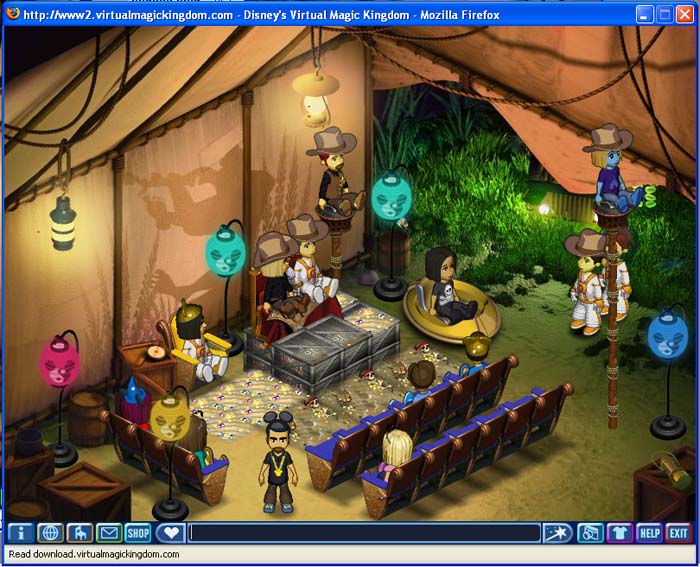Image resolution: width=700 pixels, height=567 pixels.
Task: Close the Firefox window
Action: [x=686, y=15]
